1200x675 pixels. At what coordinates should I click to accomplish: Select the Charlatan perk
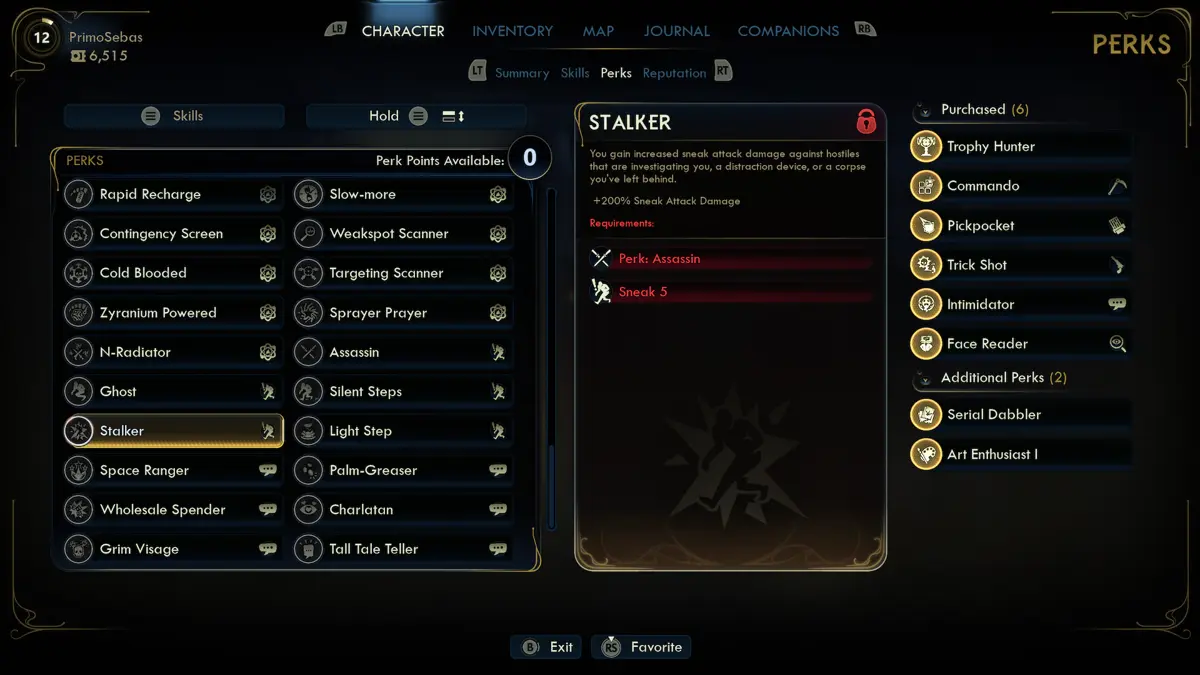402,510
